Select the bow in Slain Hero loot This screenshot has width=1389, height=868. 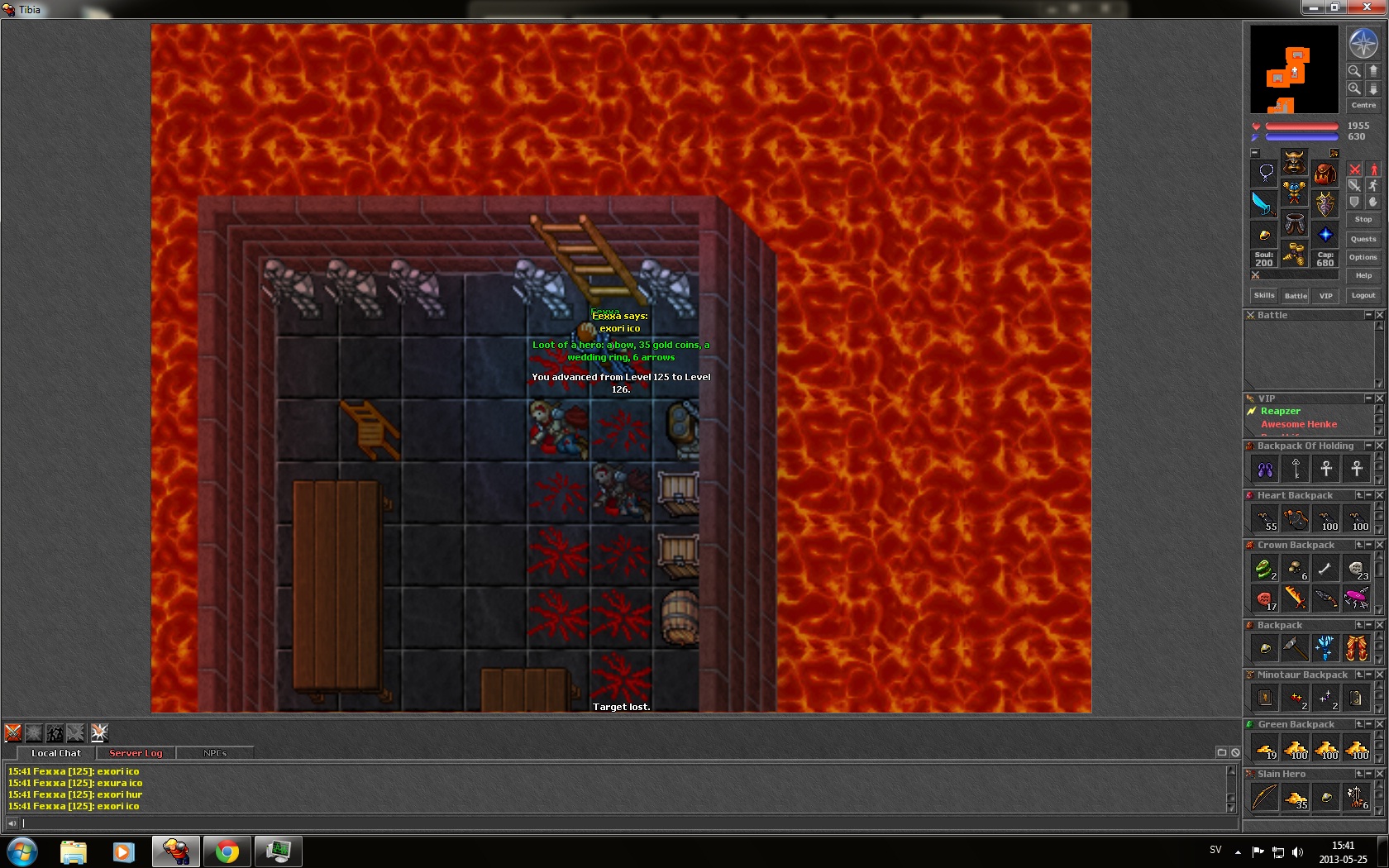pos(1265,797)
